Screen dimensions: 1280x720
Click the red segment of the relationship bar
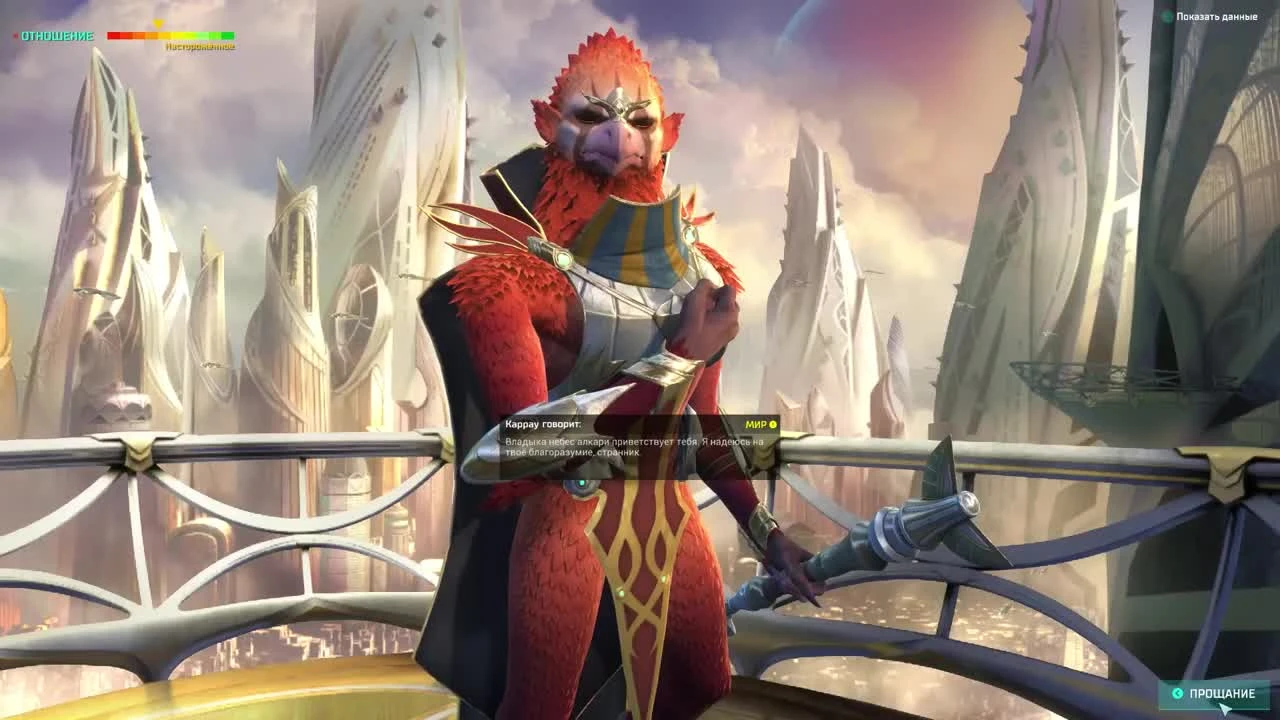click(115, 35)
